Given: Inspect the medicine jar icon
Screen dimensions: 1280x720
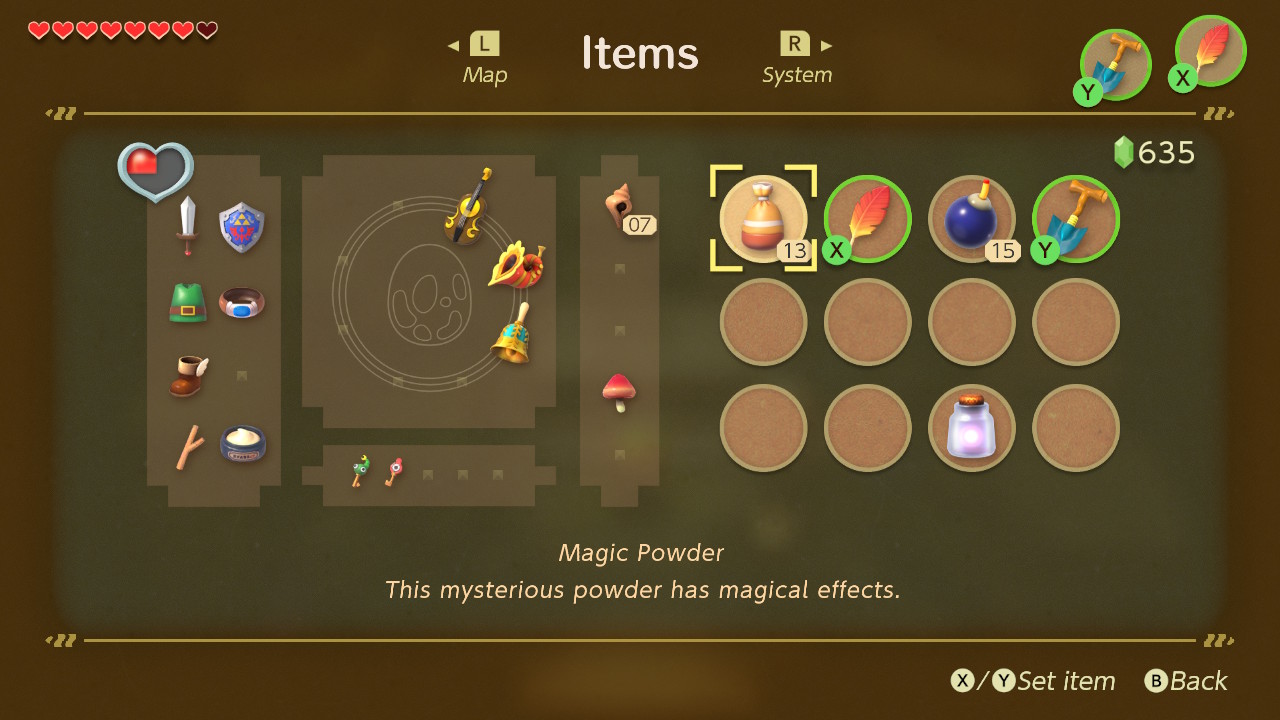Looking at the screenshot, I should 243,443.
